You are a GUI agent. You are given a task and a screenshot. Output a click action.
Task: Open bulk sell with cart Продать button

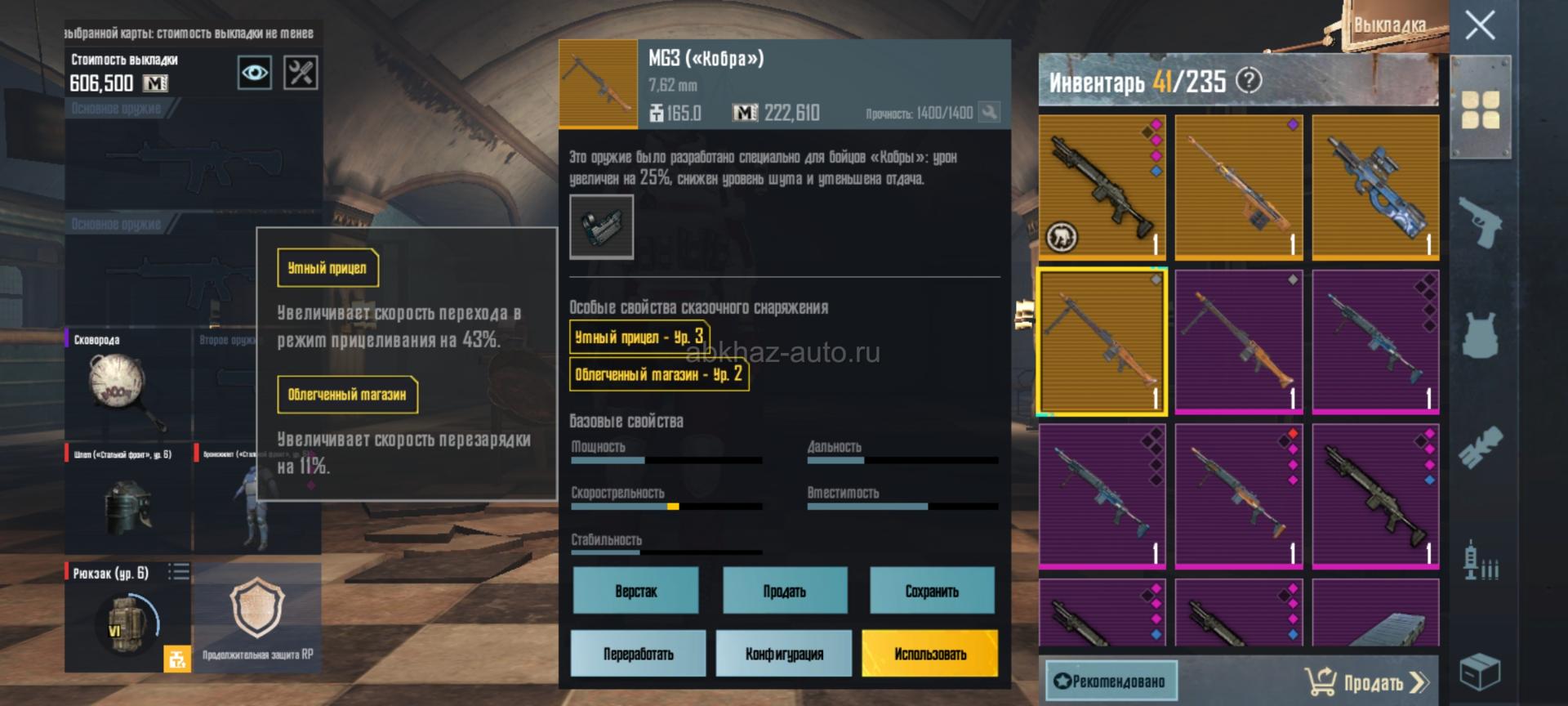(1366, 681)
